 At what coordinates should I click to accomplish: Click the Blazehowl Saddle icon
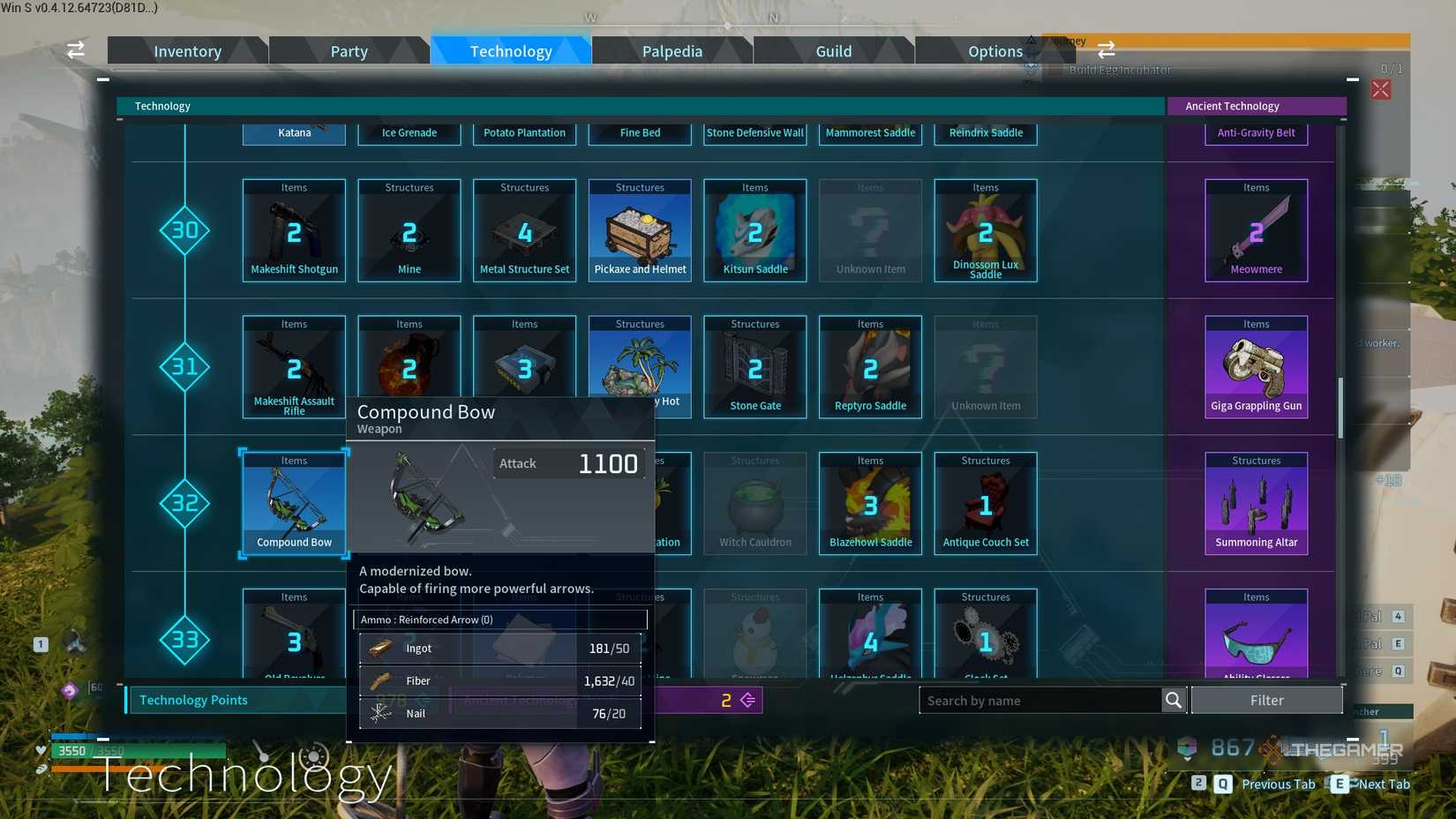tap(870, 503)
